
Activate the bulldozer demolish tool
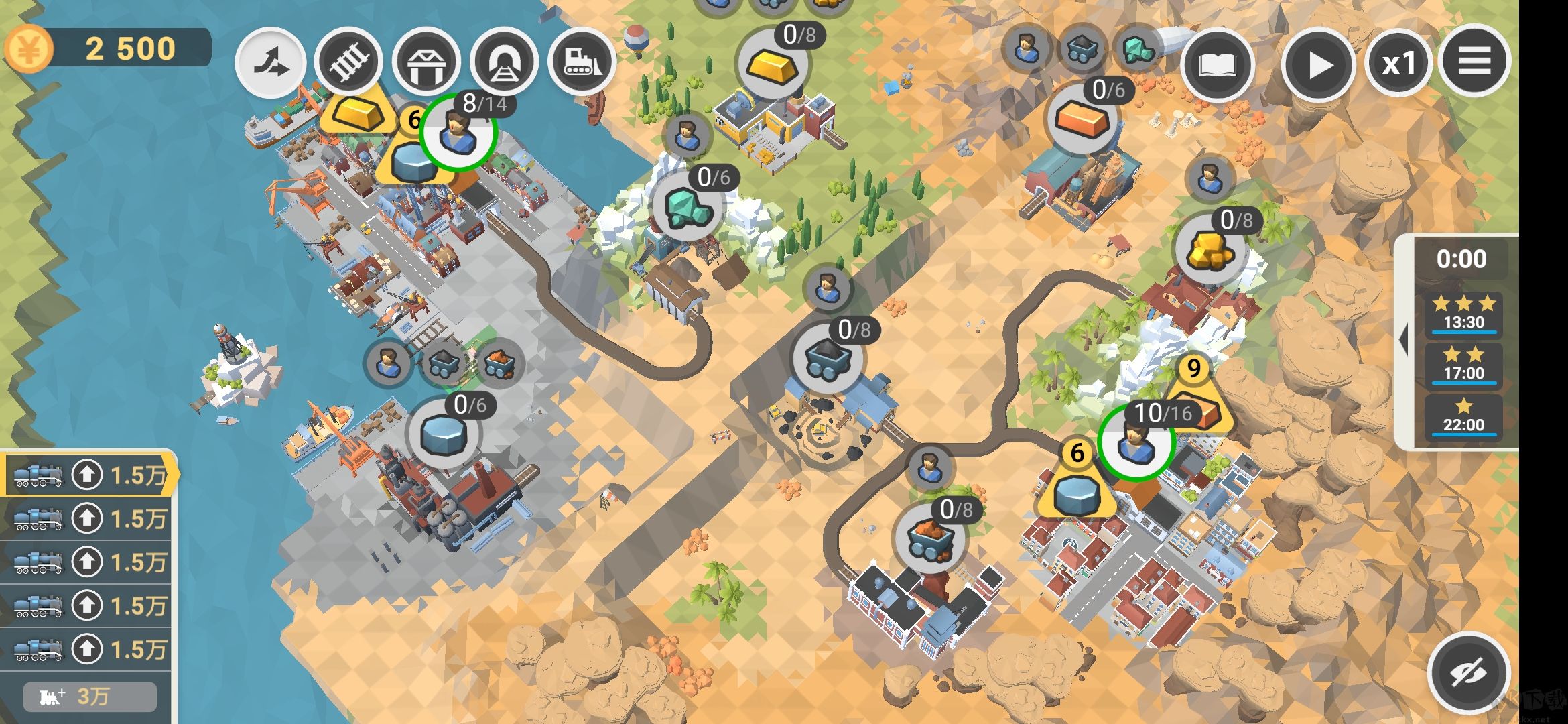582,62
